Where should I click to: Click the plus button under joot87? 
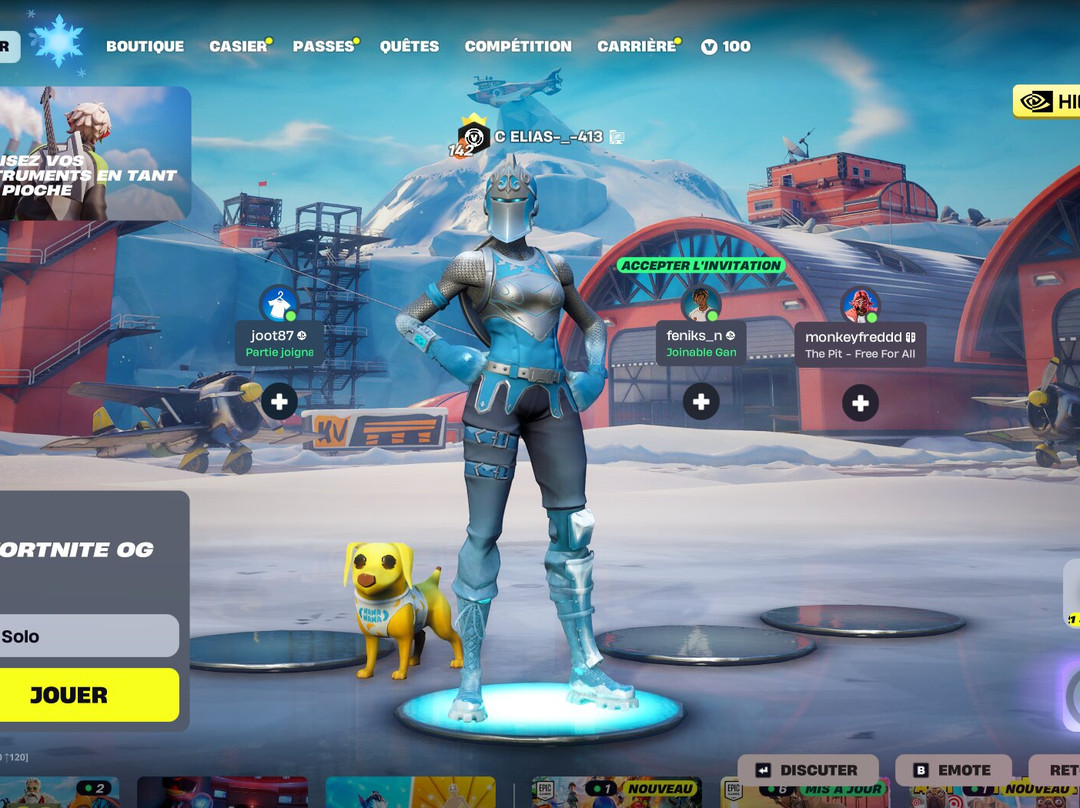279,402
